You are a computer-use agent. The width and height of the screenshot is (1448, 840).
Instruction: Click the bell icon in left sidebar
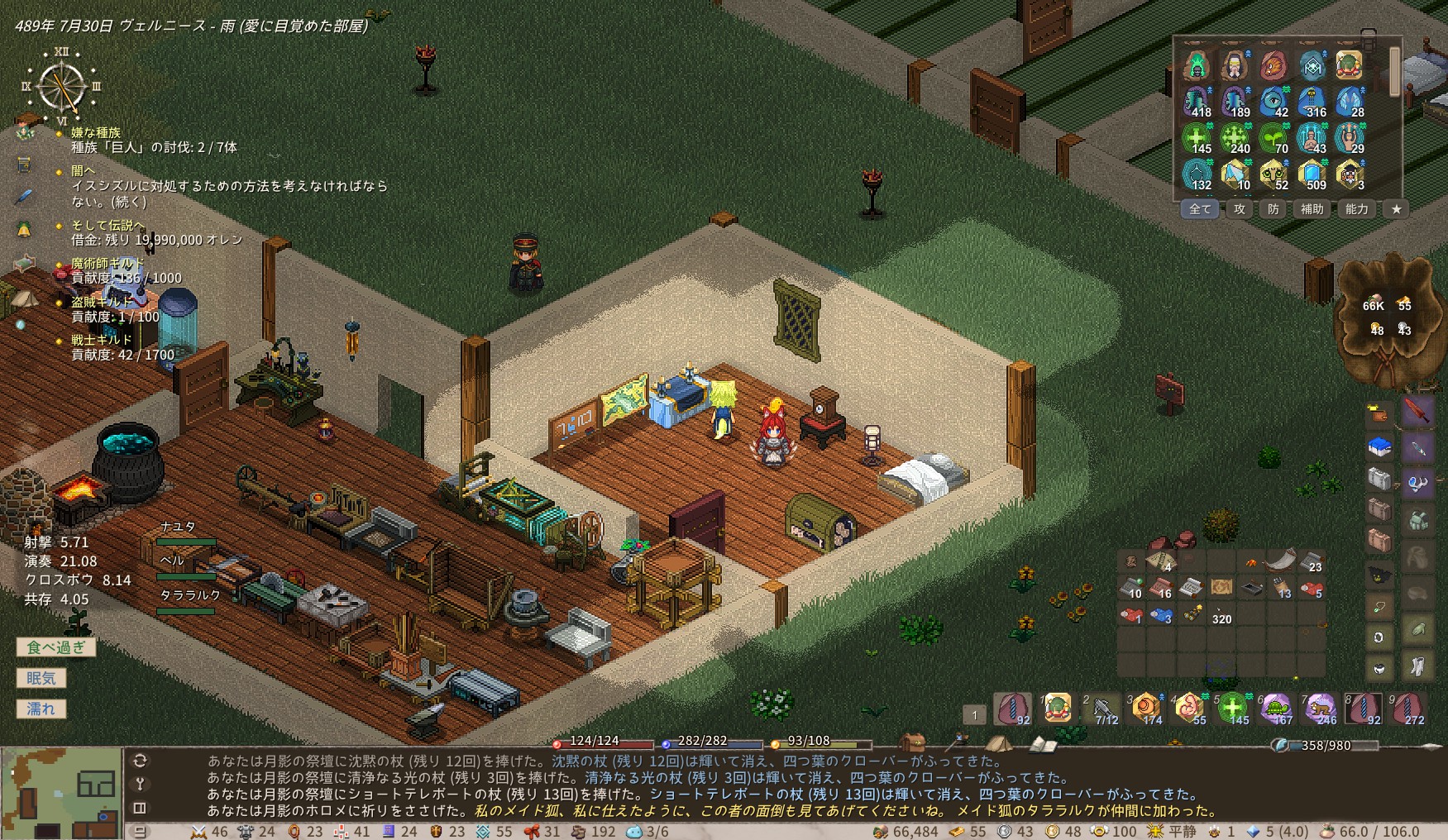click(x=24, y=229)
